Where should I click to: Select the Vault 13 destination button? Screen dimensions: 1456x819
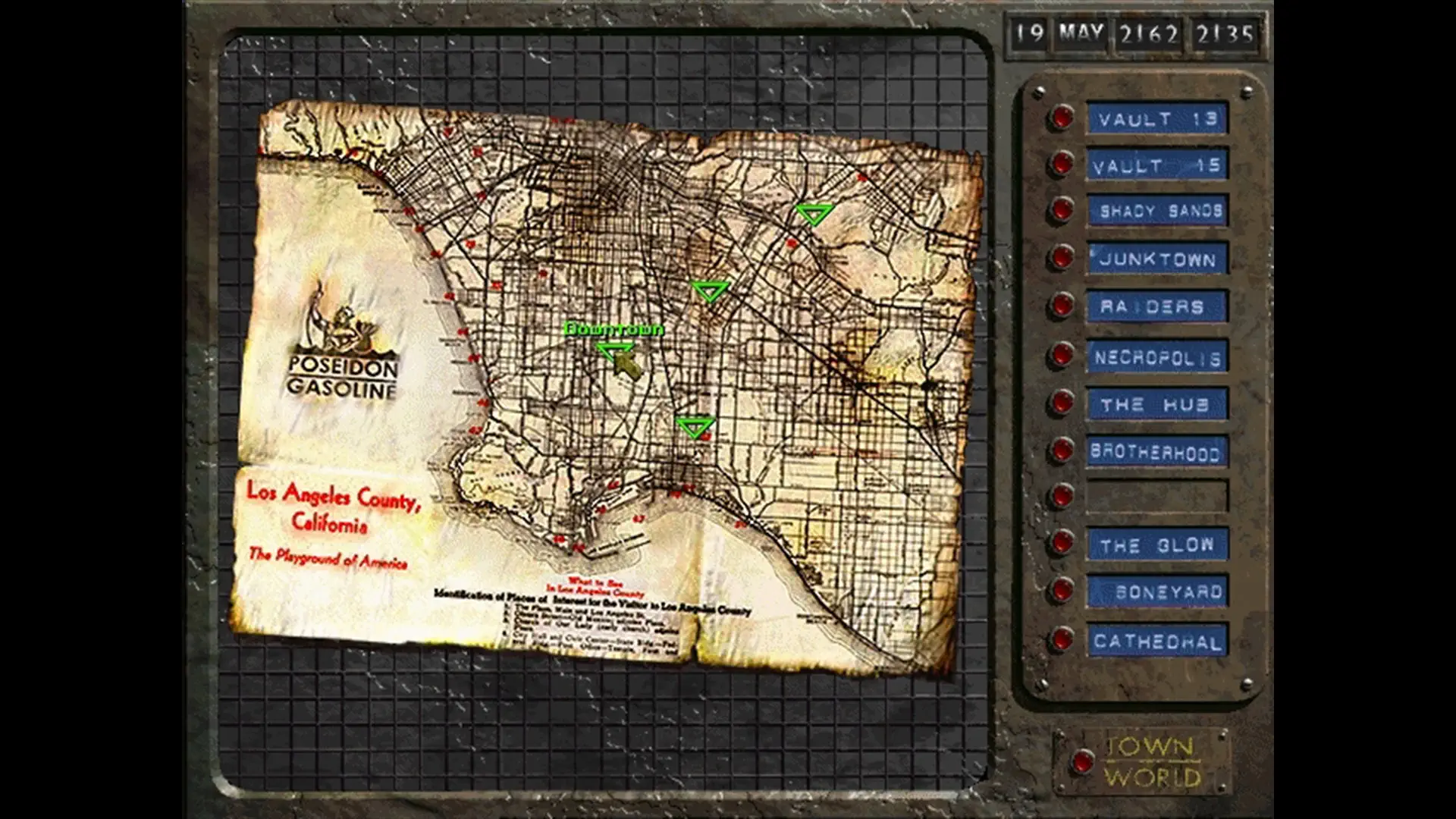[x=1157, y=118]
